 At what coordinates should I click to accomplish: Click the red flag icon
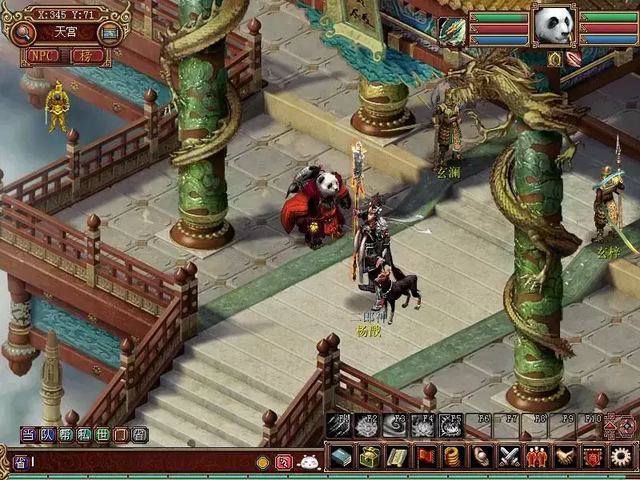click(425, 457)
